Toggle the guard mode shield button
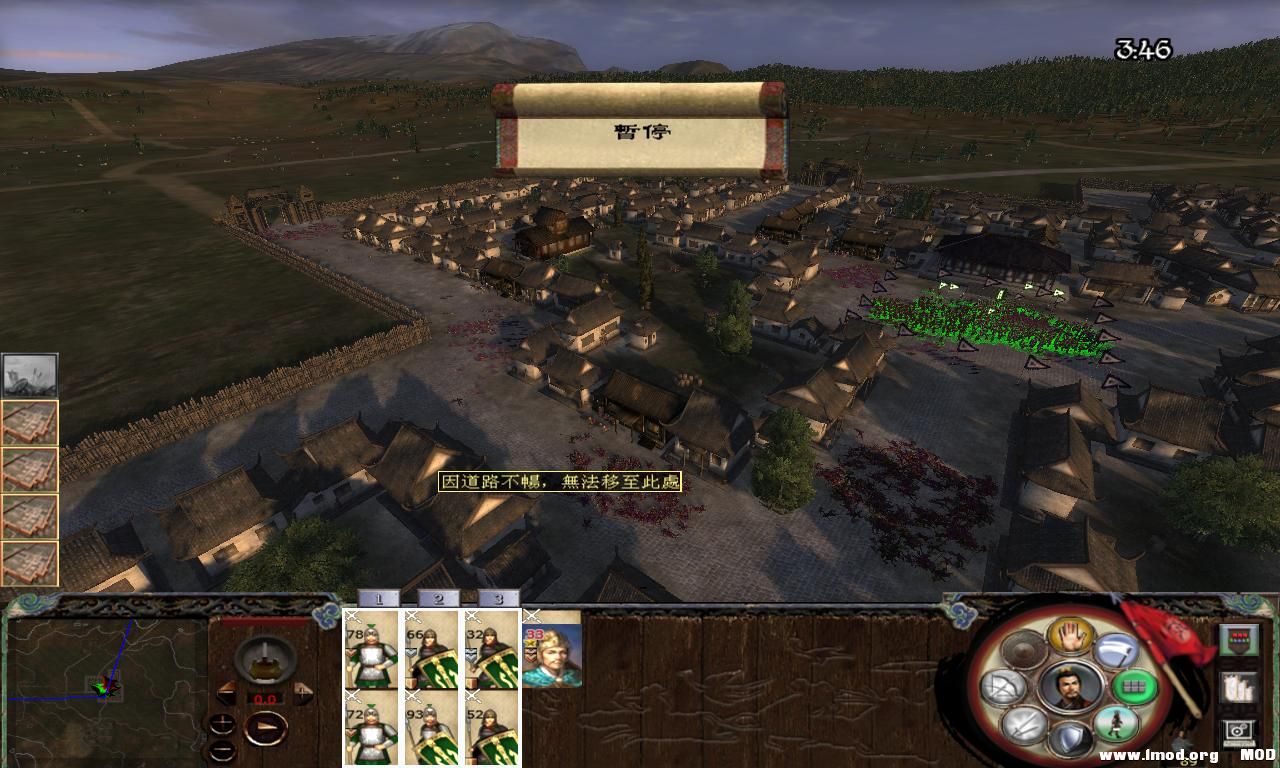Screen dimensions: 1280x768 point(1069,740)
